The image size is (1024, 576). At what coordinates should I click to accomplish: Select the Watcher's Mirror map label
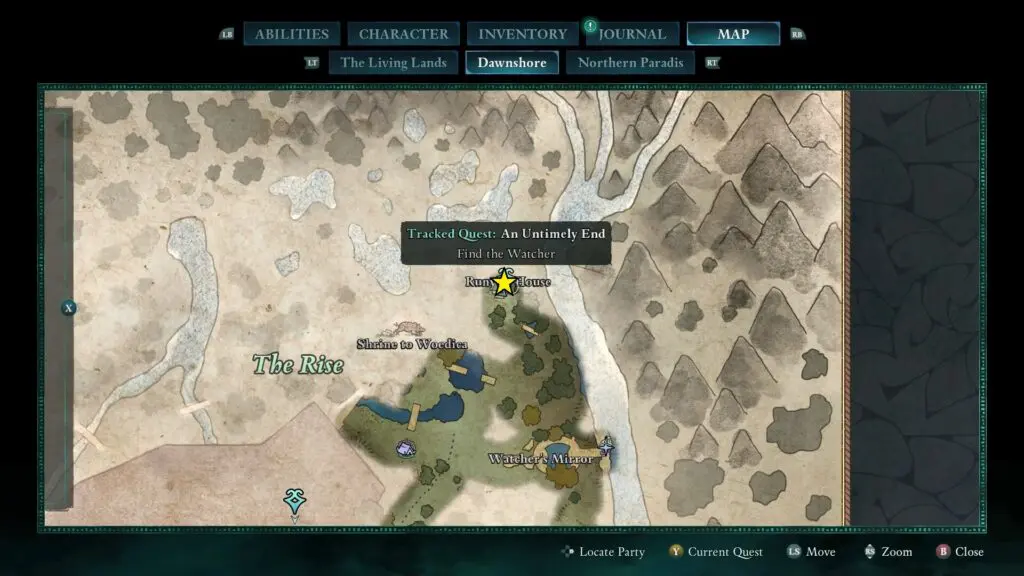[541, 459]
